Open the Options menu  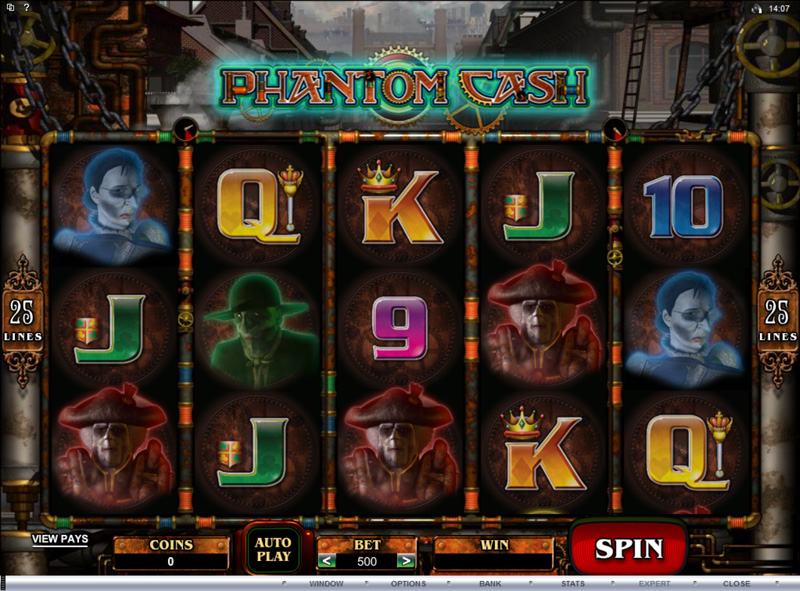408,583
